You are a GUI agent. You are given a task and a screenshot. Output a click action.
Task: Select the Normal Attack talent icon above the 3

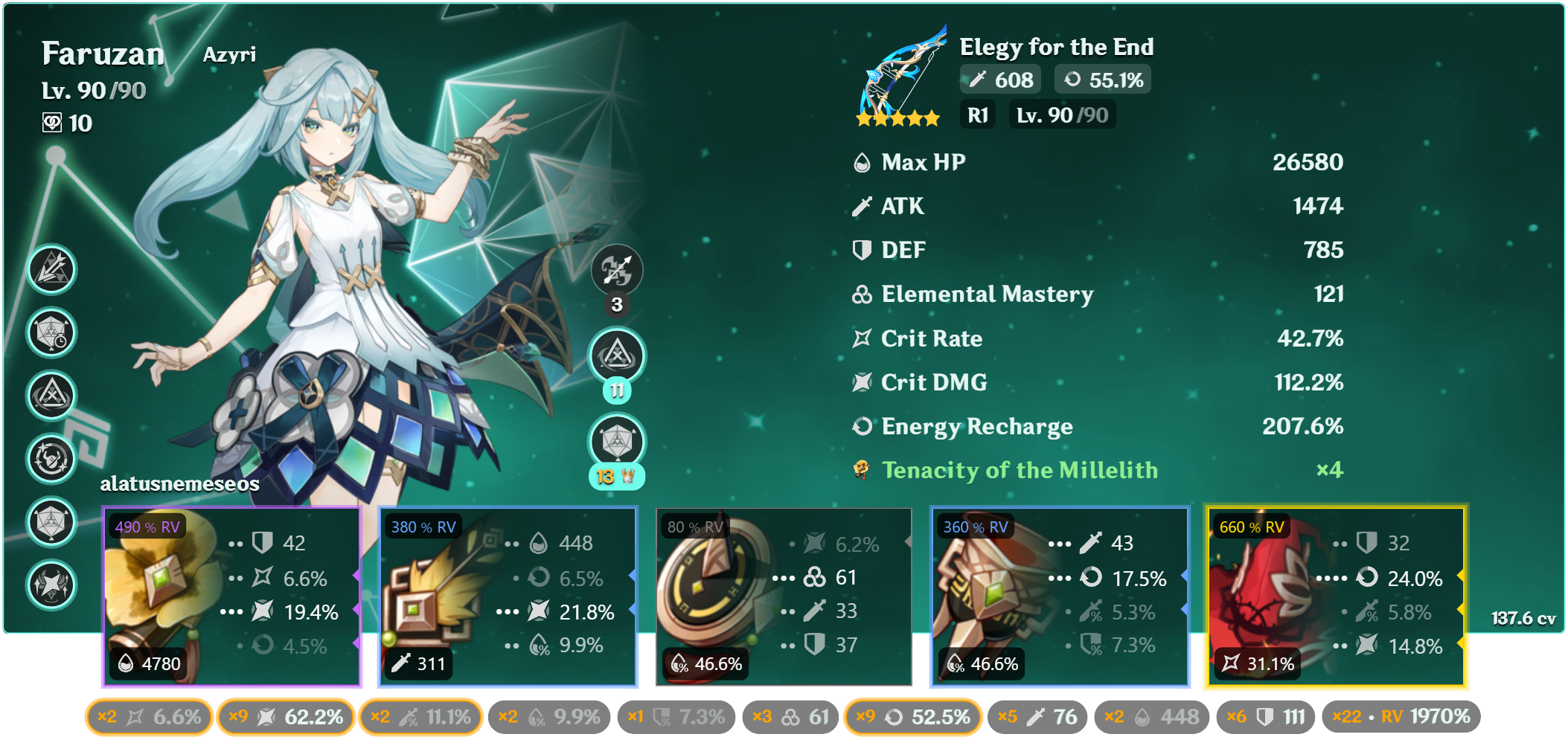pyautogui.click(x=616, y=271)
